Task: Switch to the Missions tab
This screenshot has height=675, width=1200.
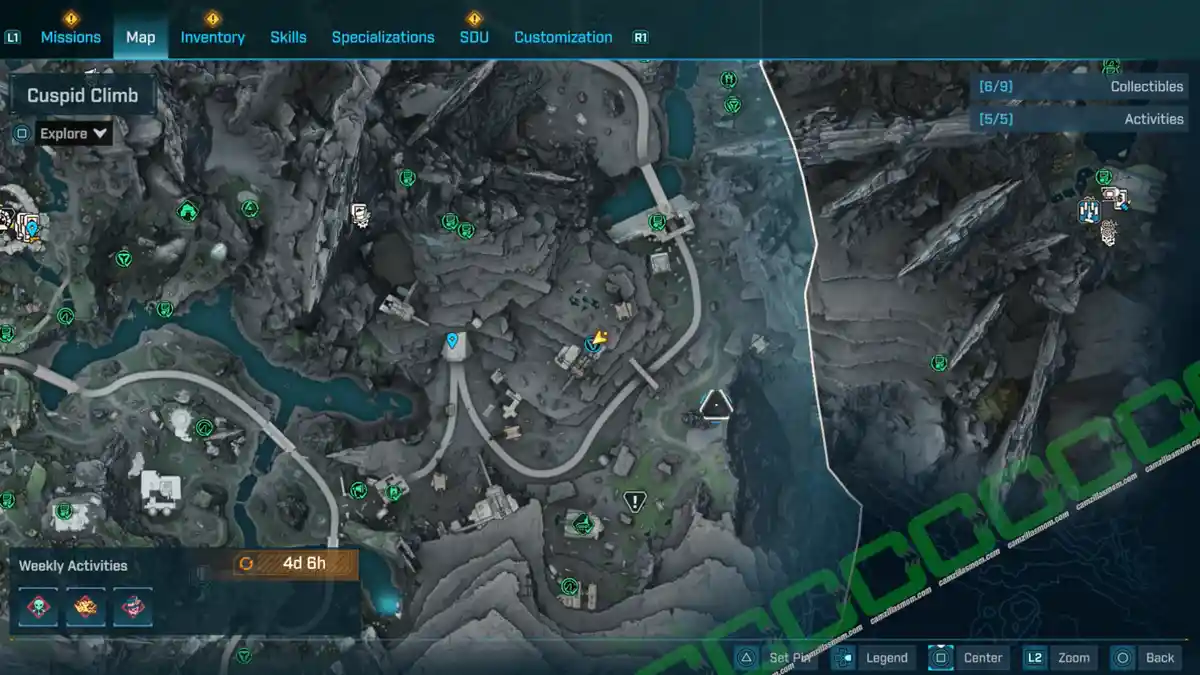Action: (x=70, y=37)
